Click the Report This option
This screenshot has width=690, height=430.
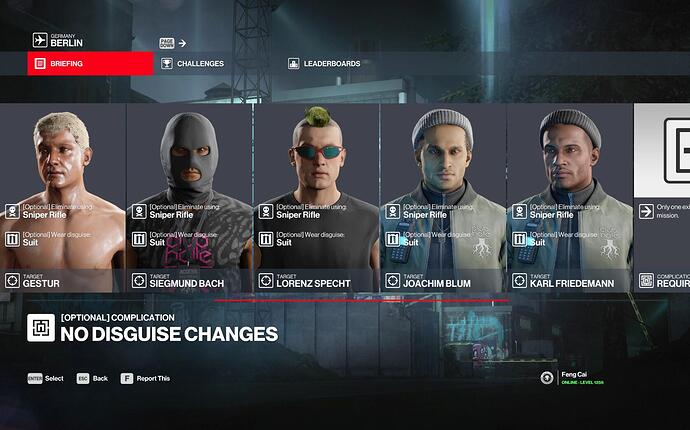coord(150,379)
